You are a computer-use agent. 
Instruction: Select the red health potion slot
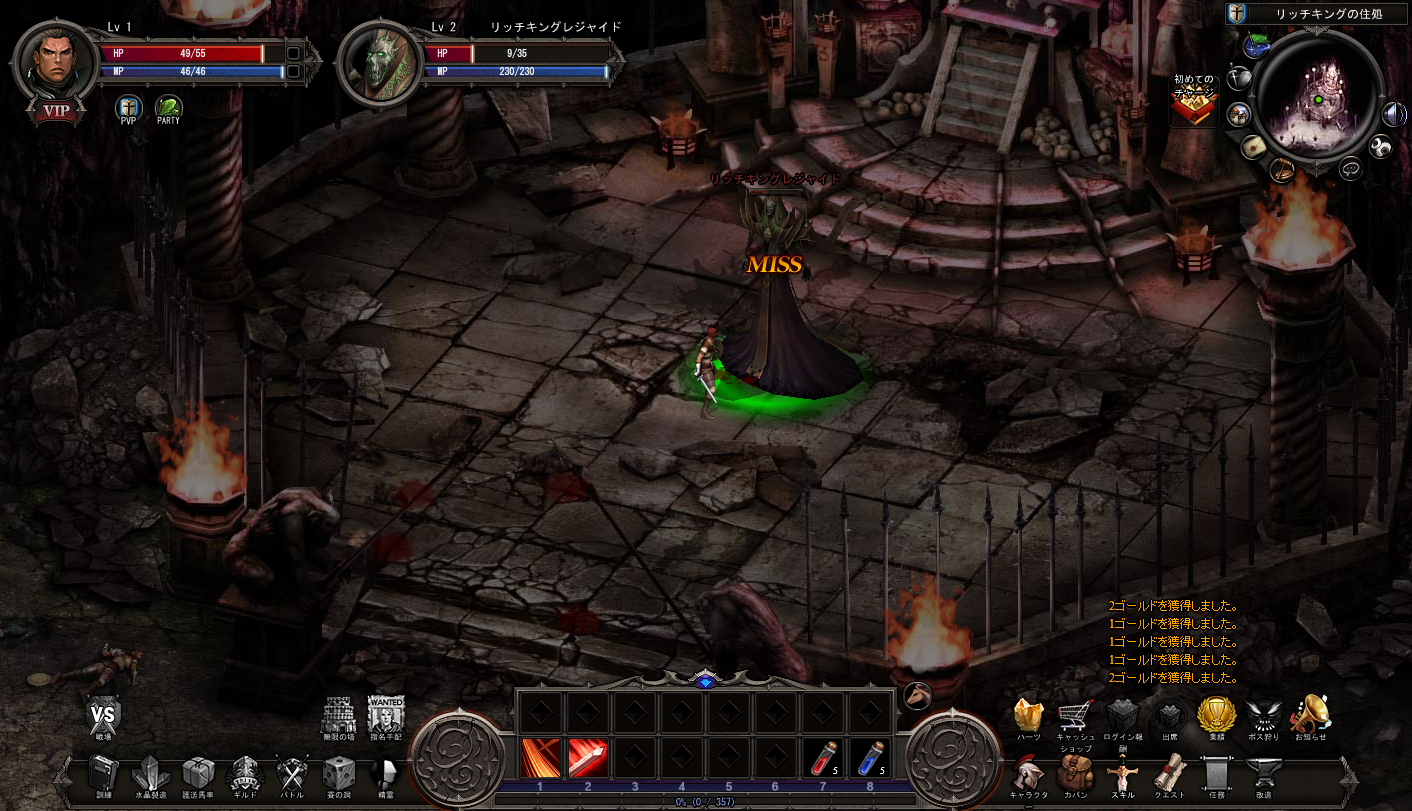pyautogui.click(x=825, y=758)
